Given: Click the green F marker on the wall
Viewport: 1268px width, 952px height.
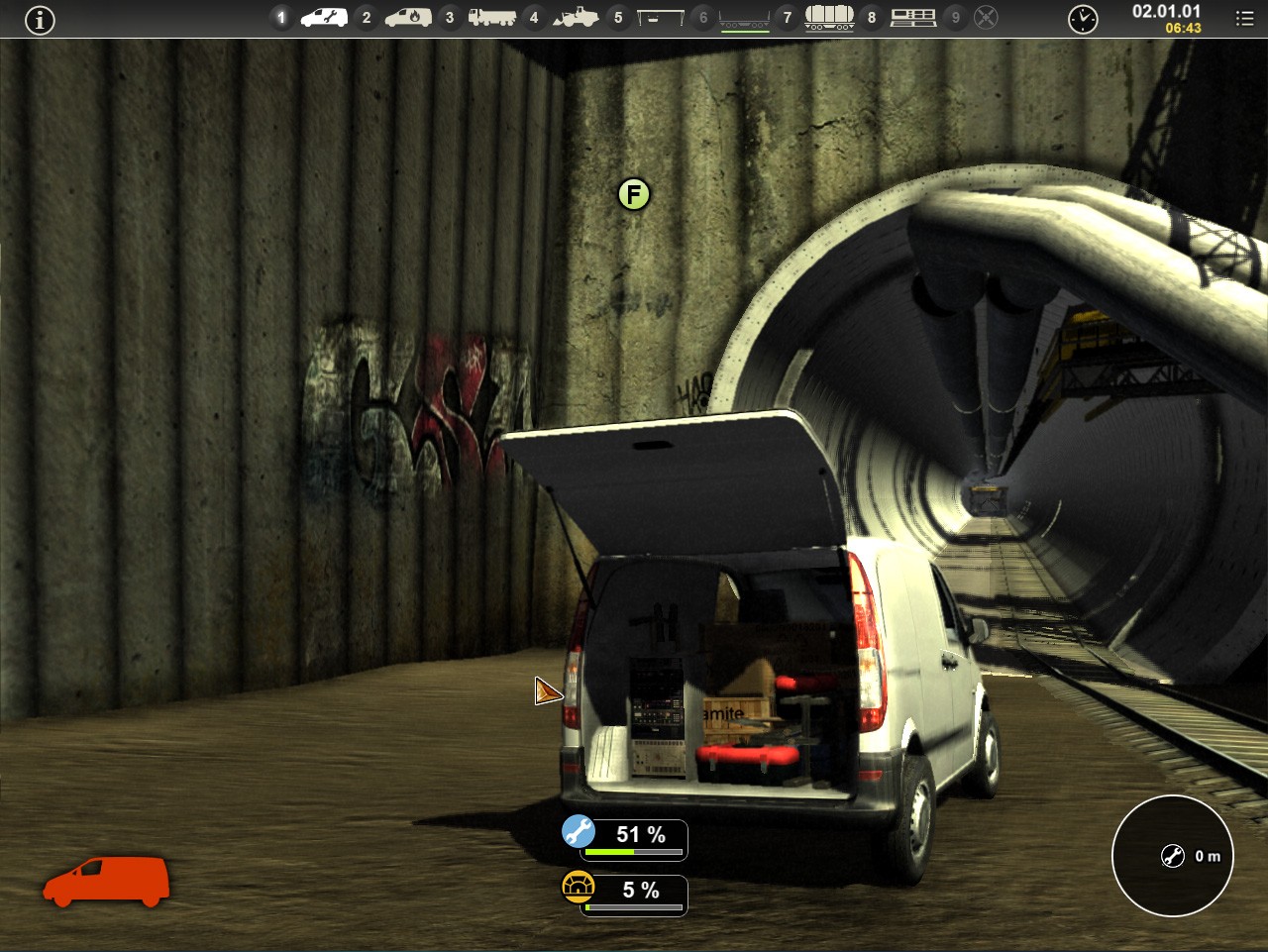Looking at the screenshot, I should click(634, 194).
